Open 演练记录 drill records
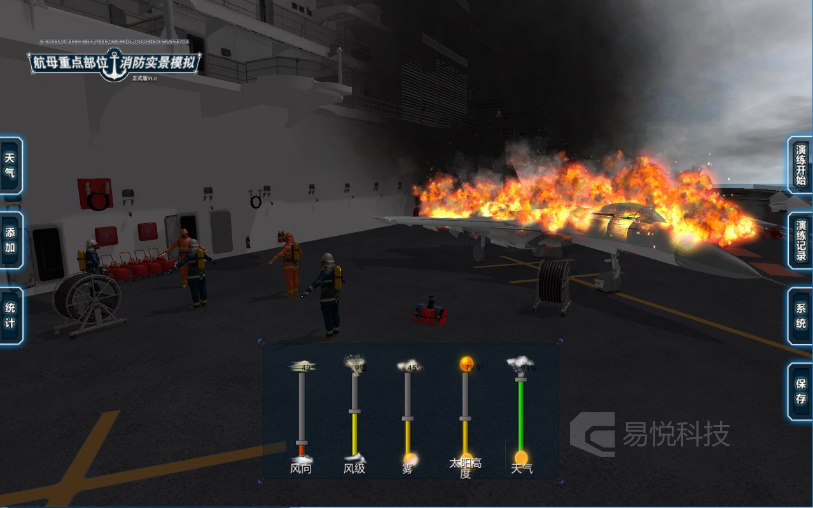The width and height of the screenshot is (813, 508). click(x=800, y=240)
